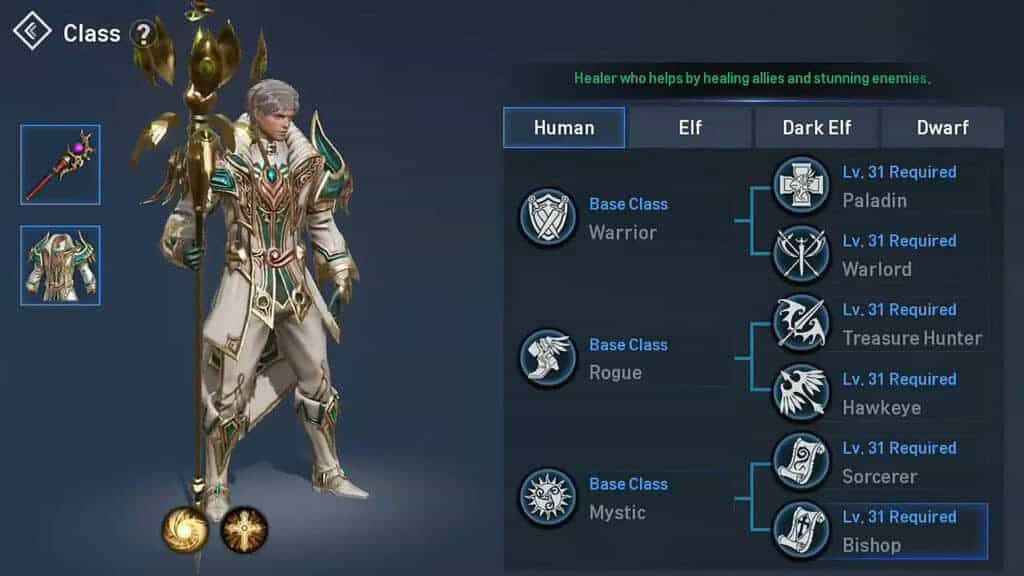Open the Dwarf race tab
Screen dimensions: 1024x576
pos(942,128)
